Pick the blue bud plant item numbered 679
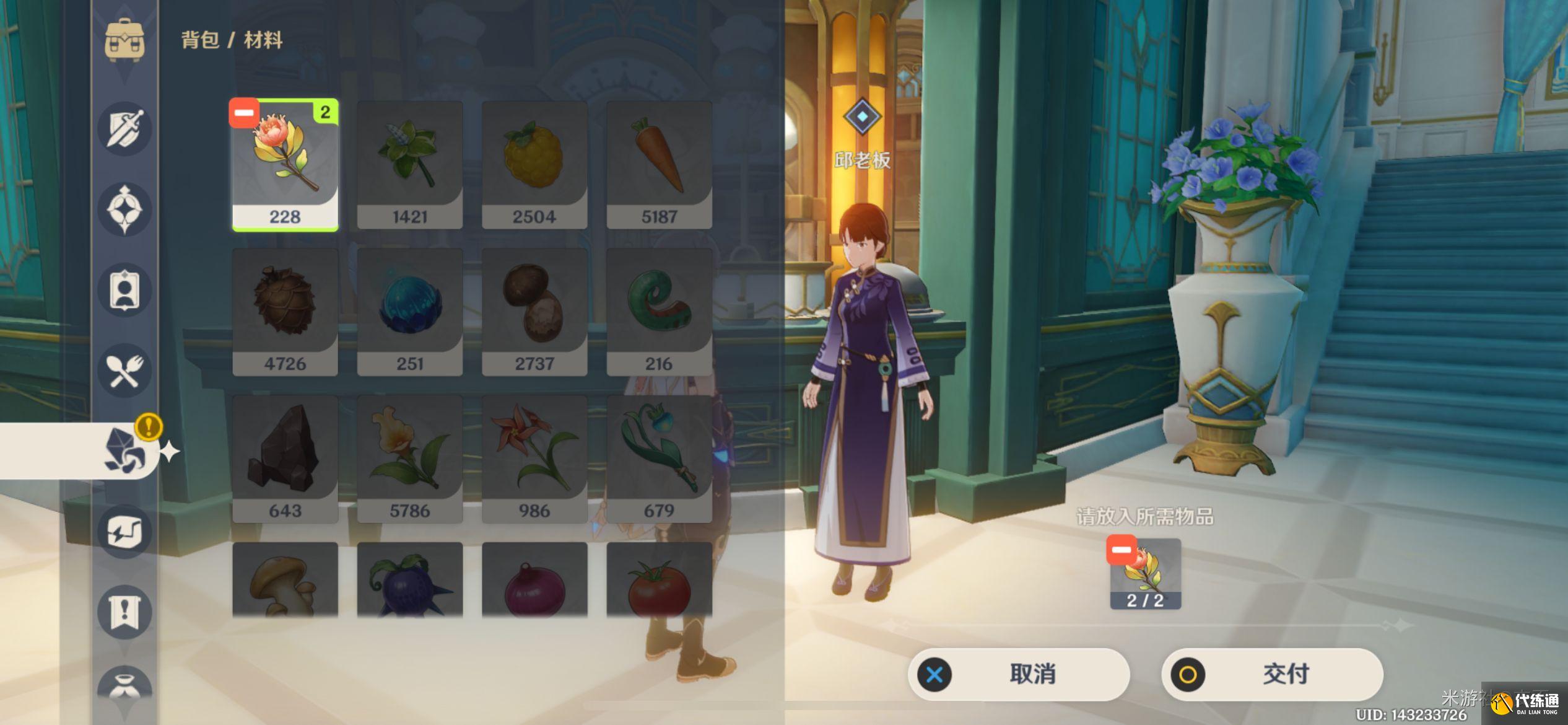This screenshot has height=725, width=1568. [659, 459]
